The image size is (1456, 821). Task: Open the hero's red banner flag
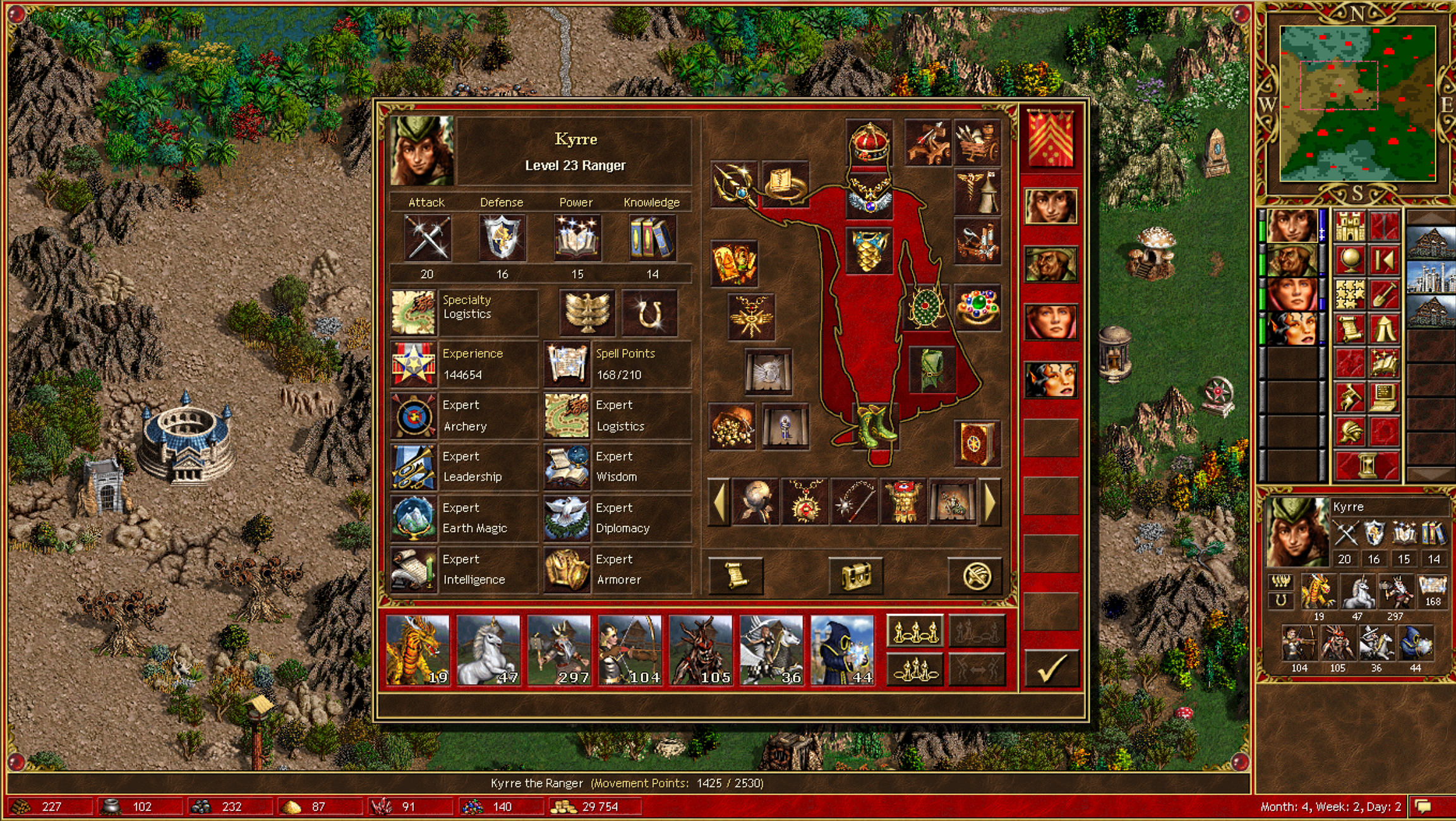[1050, 138]
